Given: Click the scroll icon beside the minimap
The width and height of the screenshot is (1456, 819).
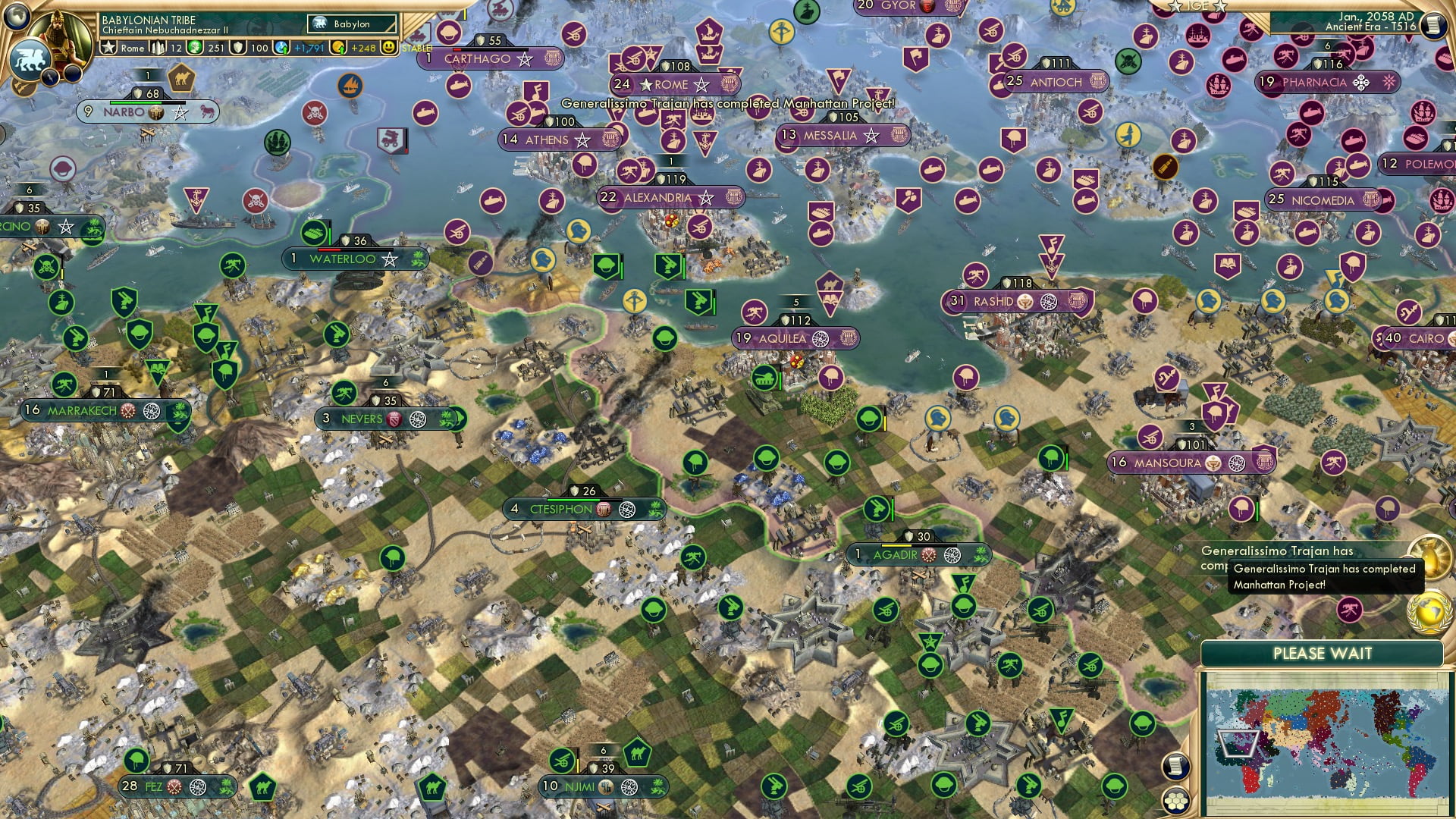Looking at the screenshot, I should tap(1177, 767).
